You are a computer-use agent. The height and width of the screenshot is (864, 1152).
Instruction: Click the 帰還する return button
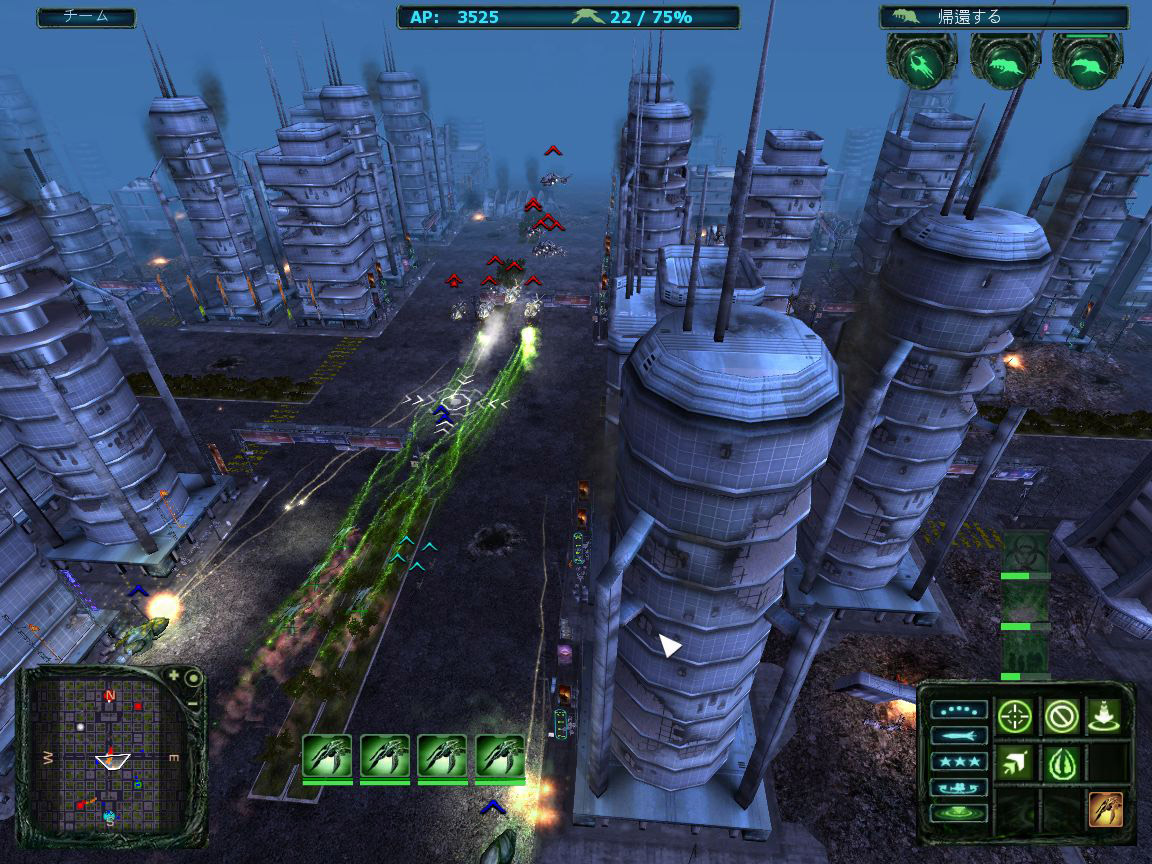[1003, 17]
